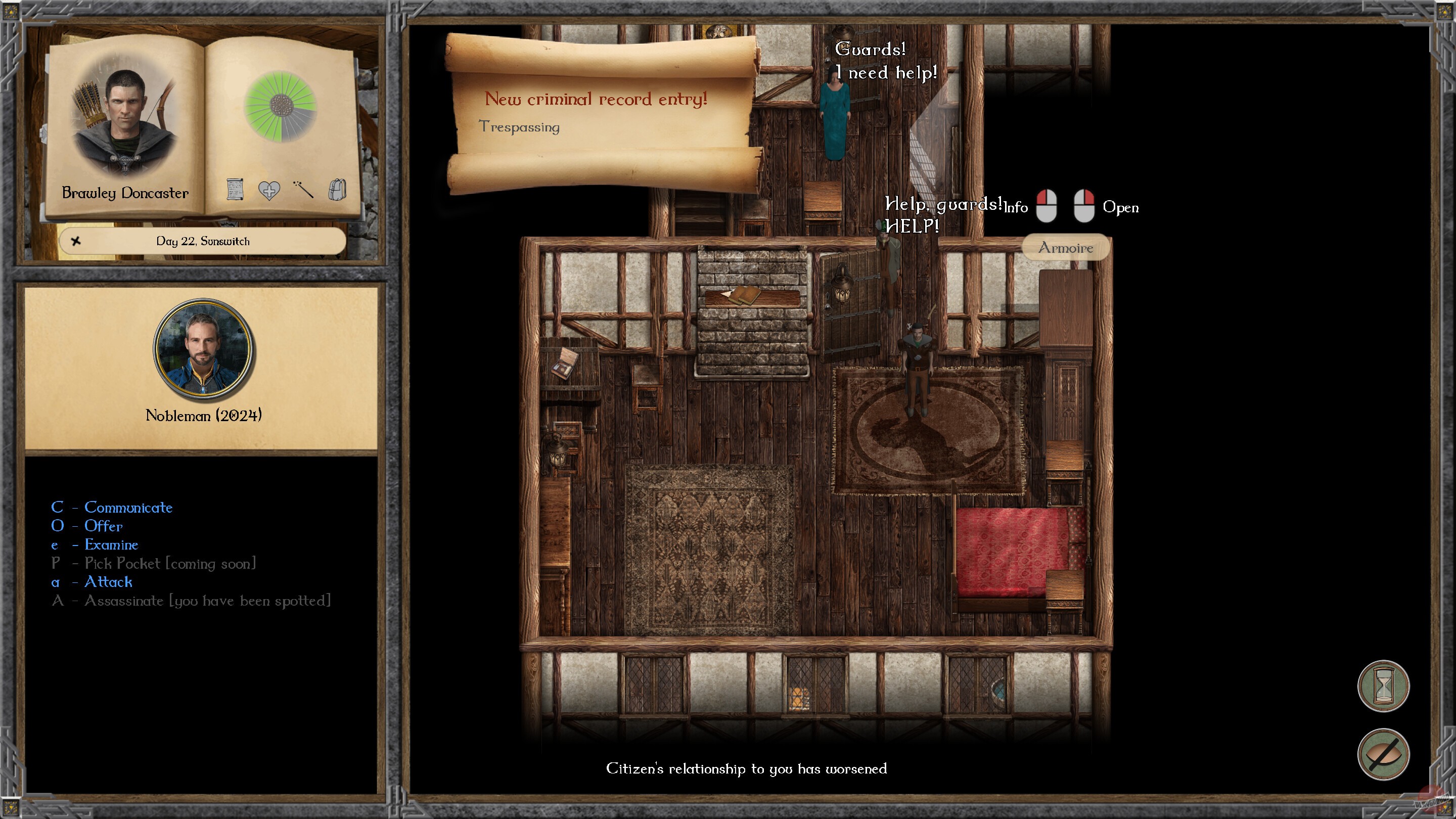Click the left mouse Info icon
The height and width of the screenshot is (819, 1456).
1049,206
